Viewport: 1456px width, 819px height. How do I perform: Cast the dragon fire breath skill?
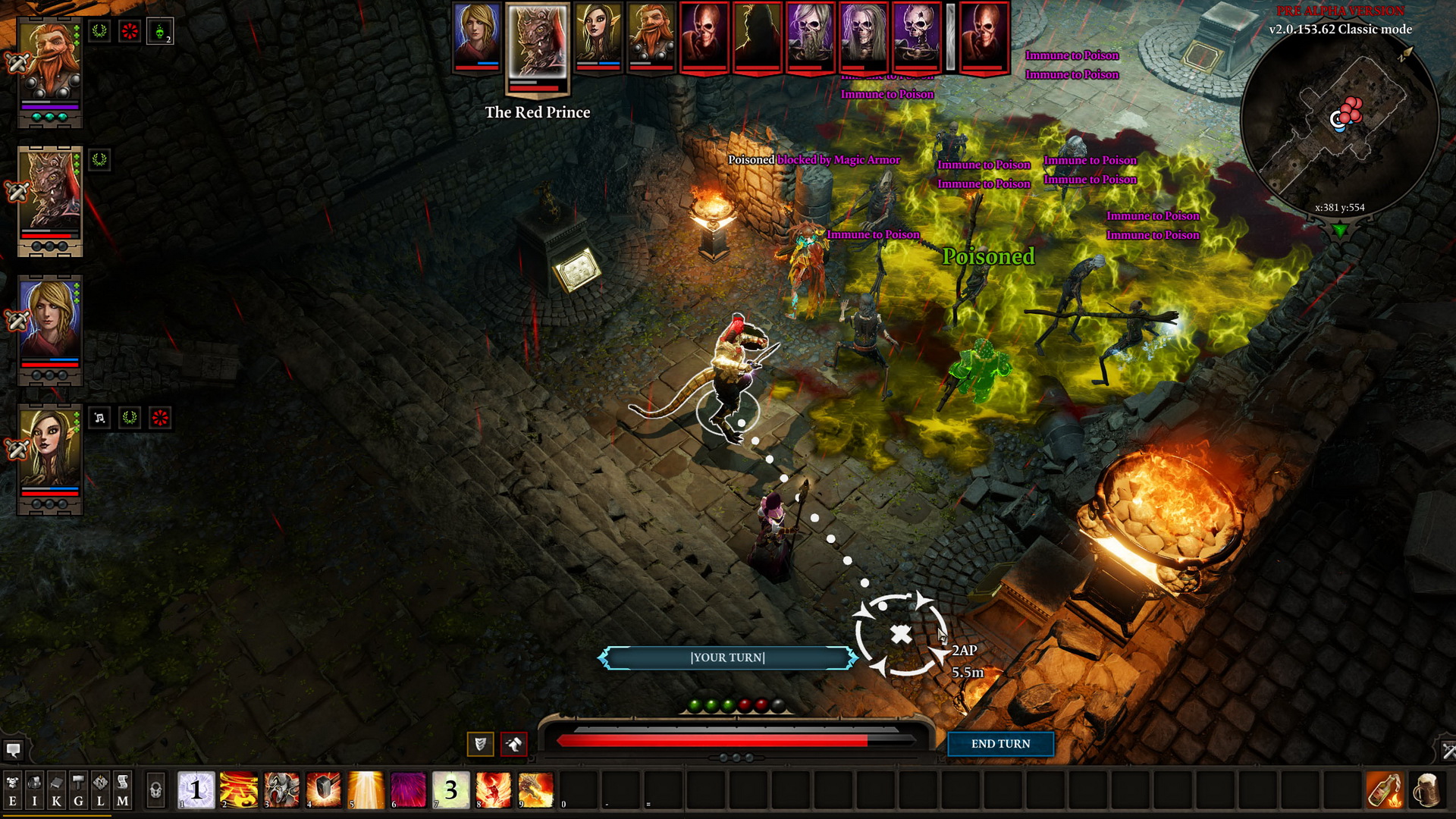click(x=536, y=790)
